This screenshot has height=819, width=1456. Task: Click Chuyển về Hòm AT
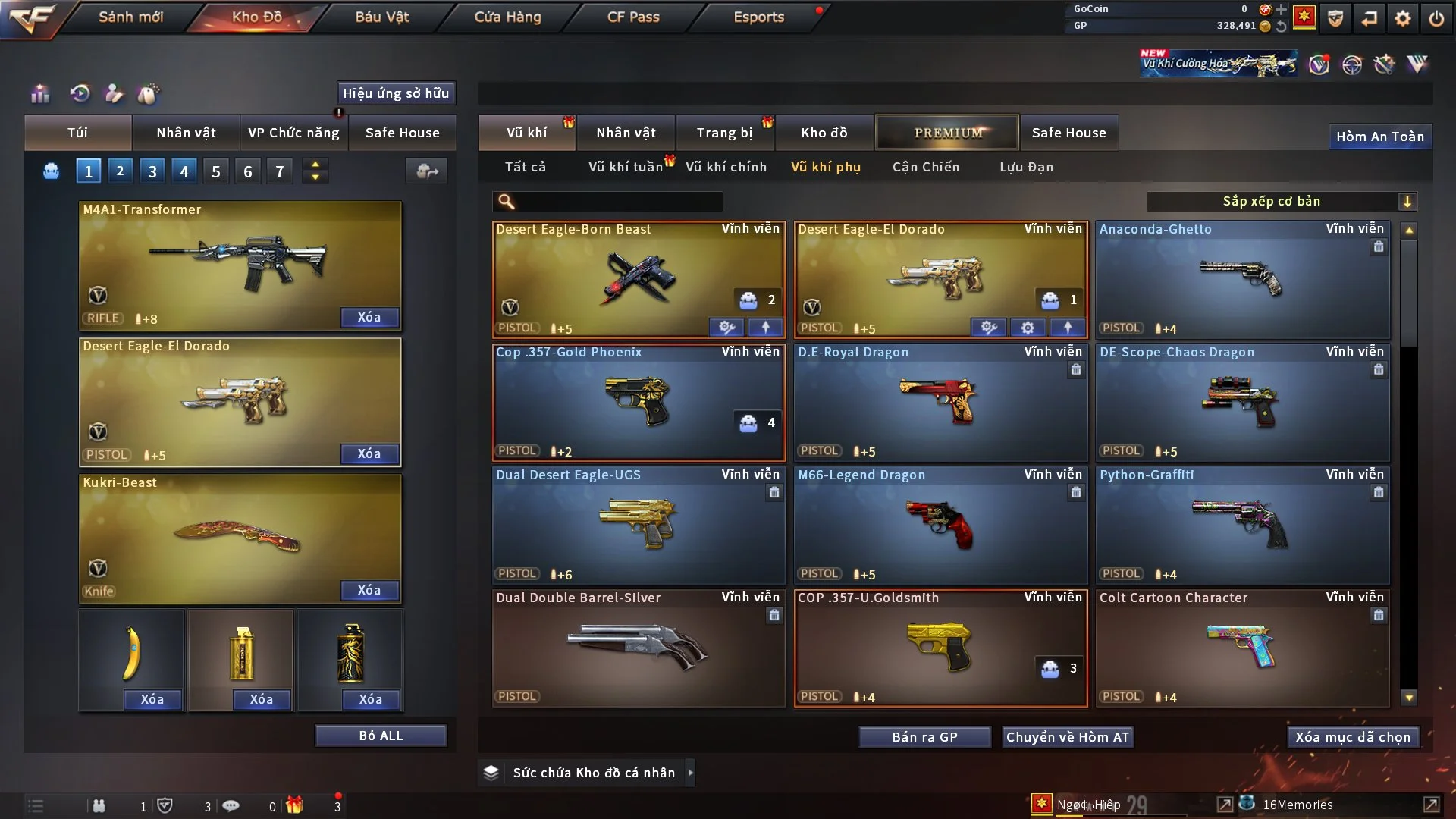pyautogui.click(x=1068, y=737)
